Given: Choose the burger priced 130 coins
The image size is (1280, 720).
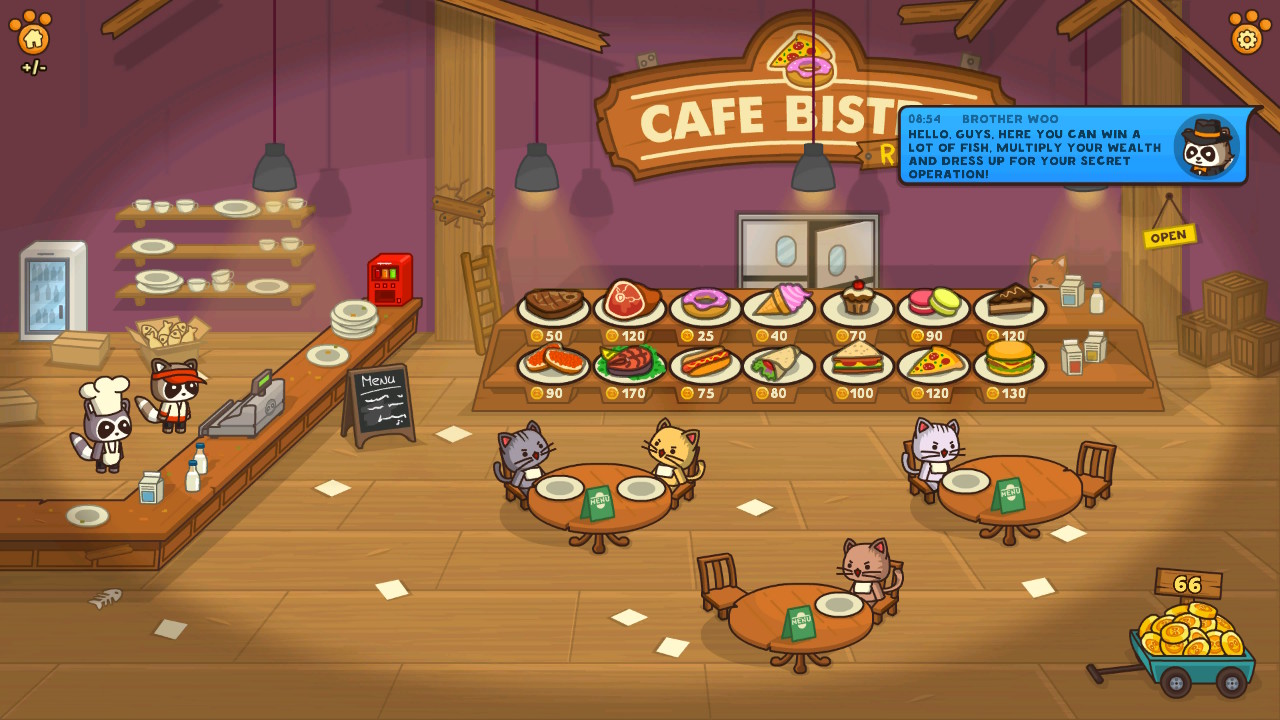Looking at the screenshot, I should 1009,363.
